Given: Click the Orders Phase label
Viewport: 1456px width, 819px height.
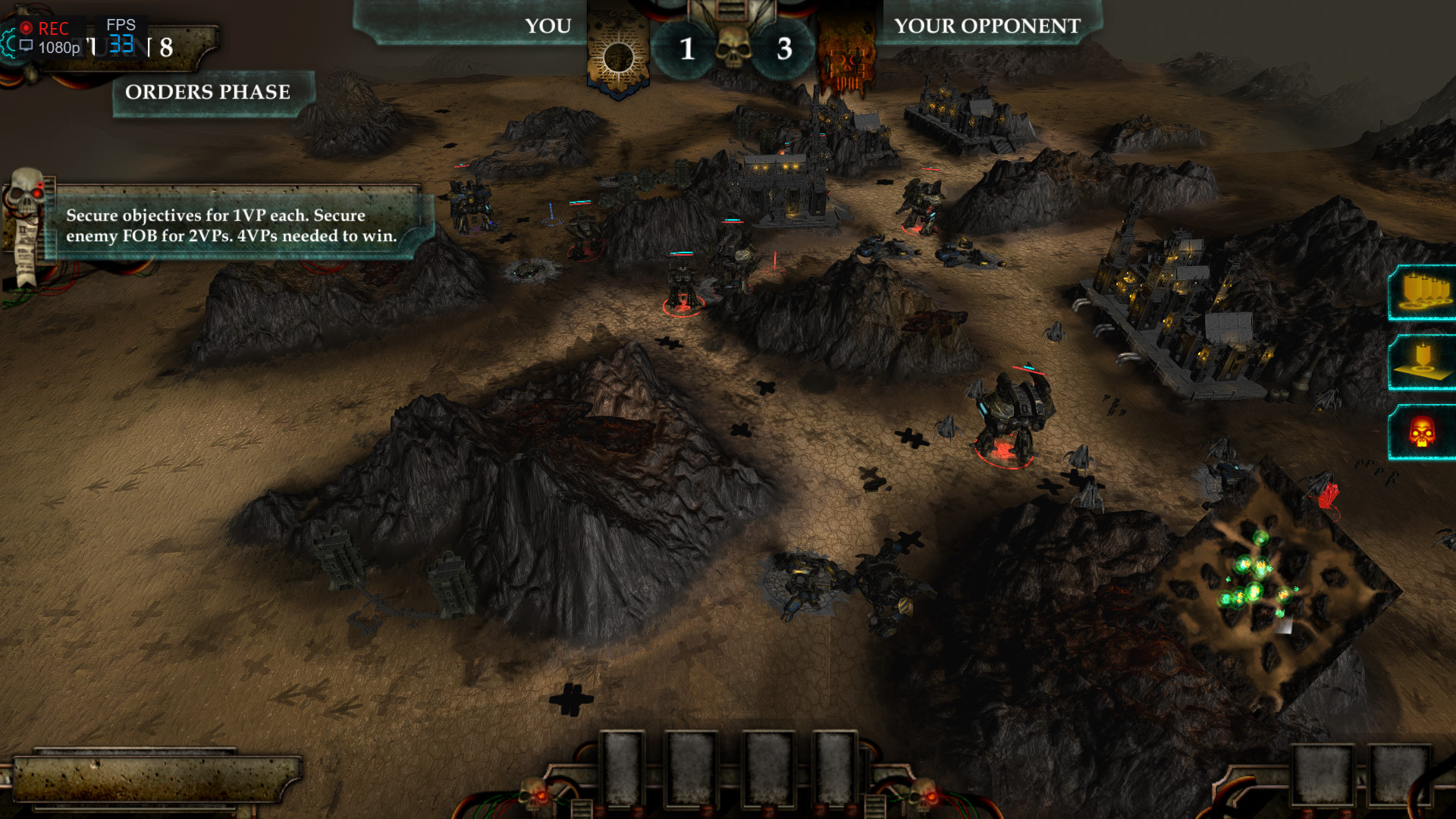Looking at the screenshot, I should tap(208, 93).
